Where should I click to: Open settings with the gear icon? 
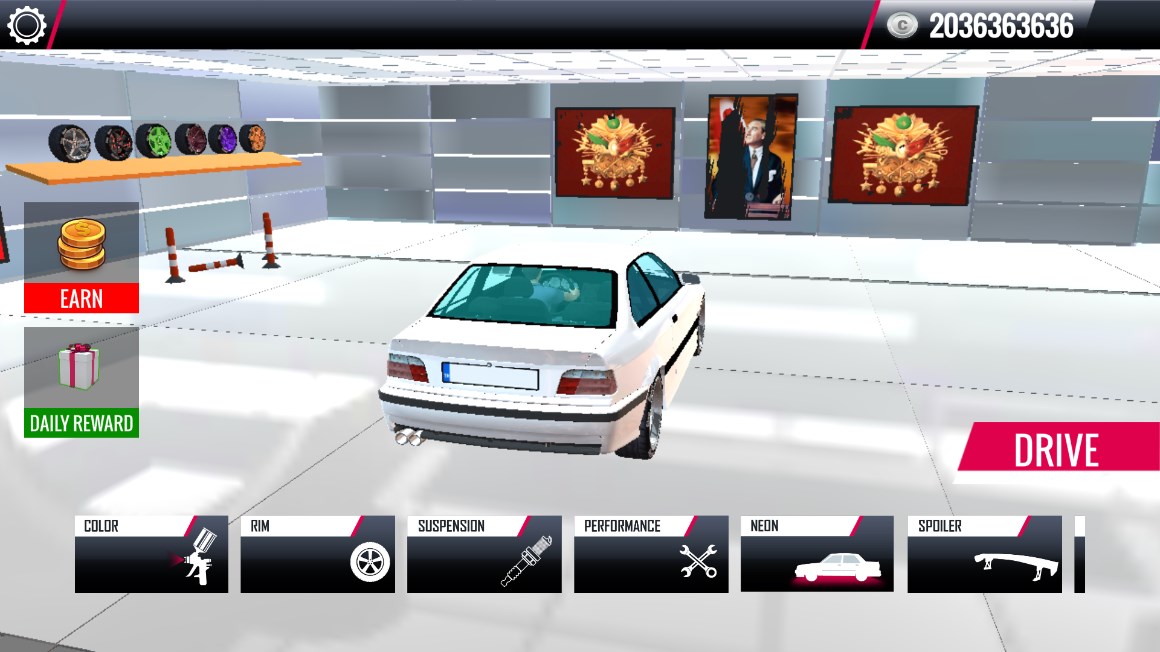click(x=27, y=25)
